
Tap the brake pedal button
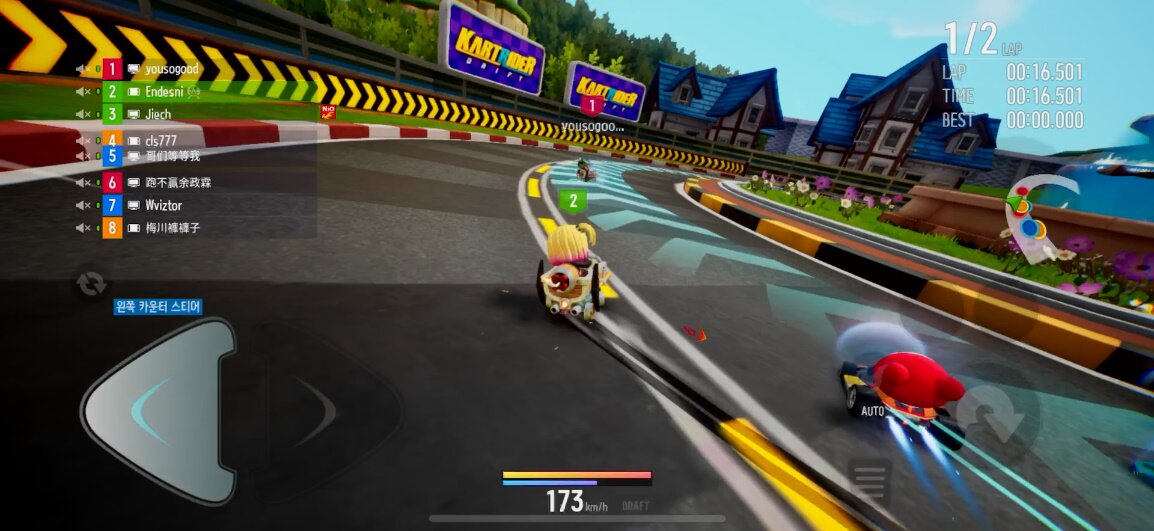pos(869,480)
